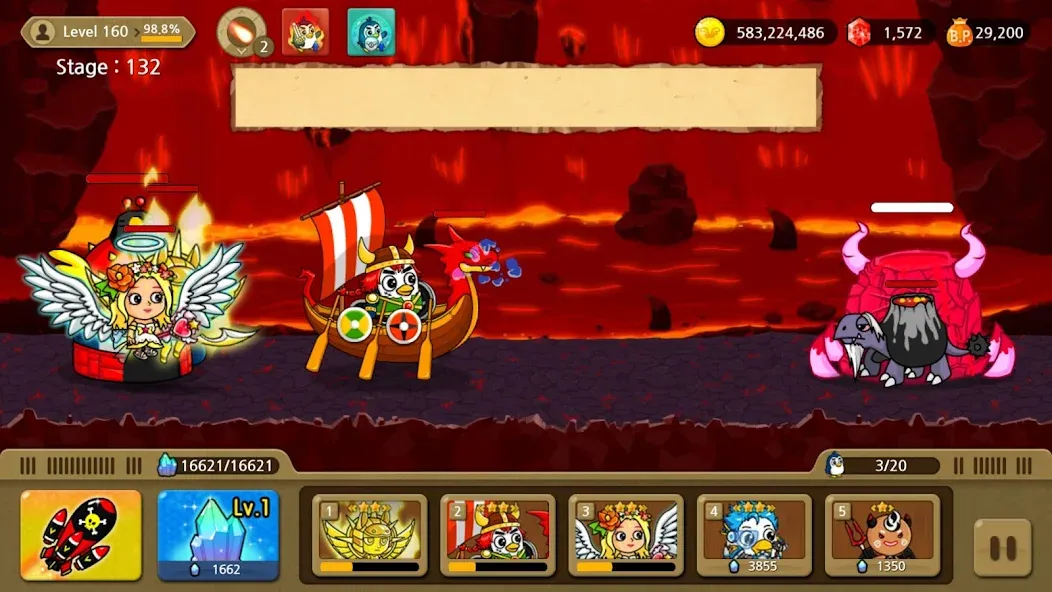This screenshot has height=592, width=1052.
Task: Activate the fireball meteor skill
Action: [x=240, y=31]
